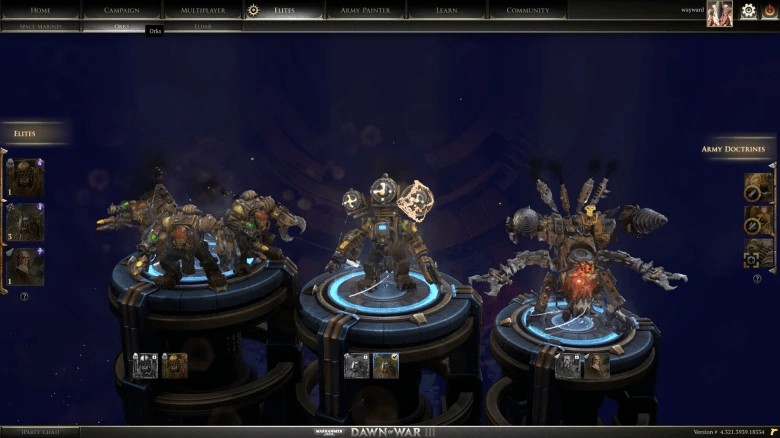Image resolution: width=780 pixels, height=438 pixels.
Task: Select the Orks faction tab
Action: (122, 27)
